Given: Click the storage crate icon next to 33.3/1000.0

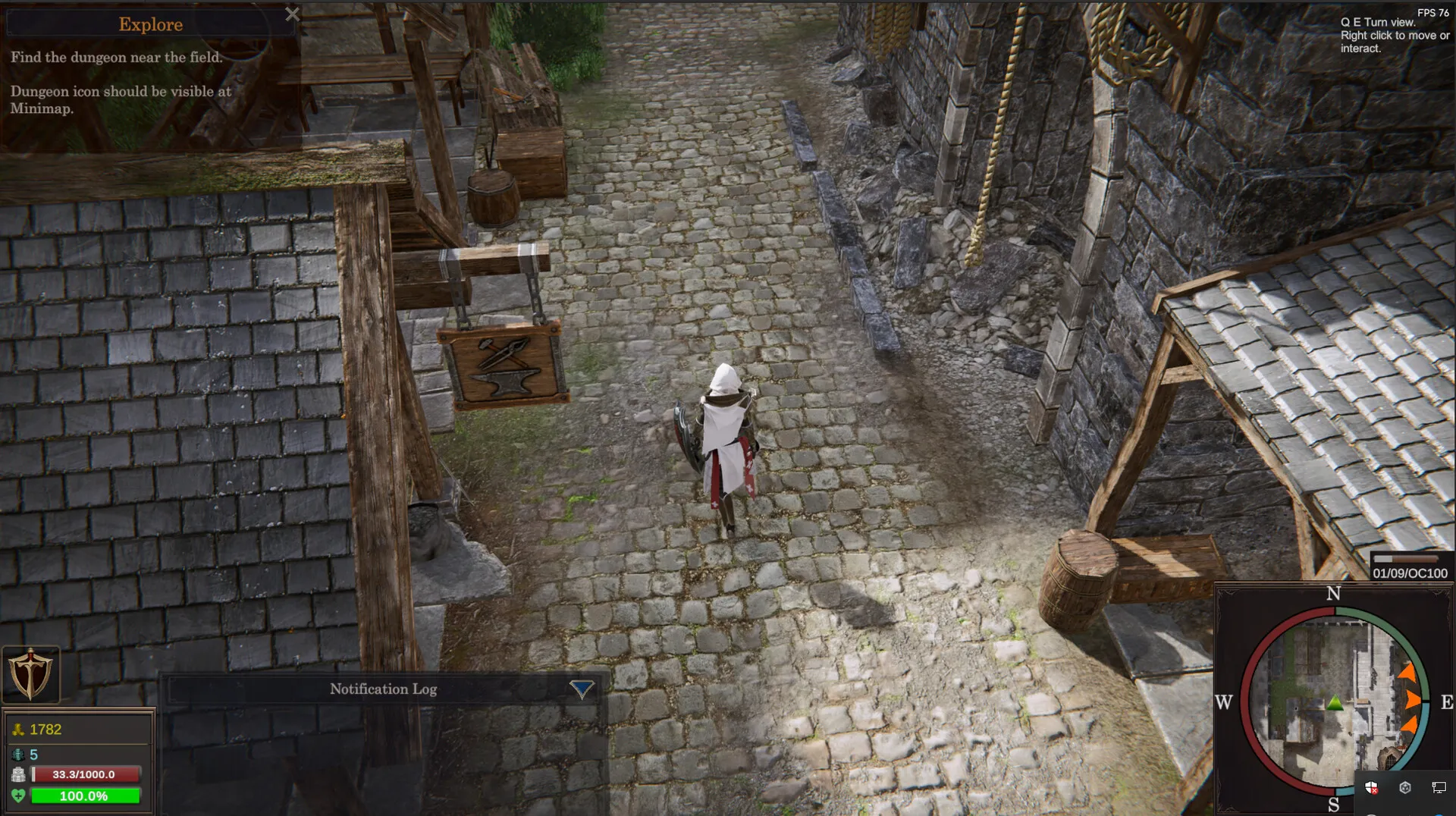Looking at the screenshot, I should pos(19,774).
